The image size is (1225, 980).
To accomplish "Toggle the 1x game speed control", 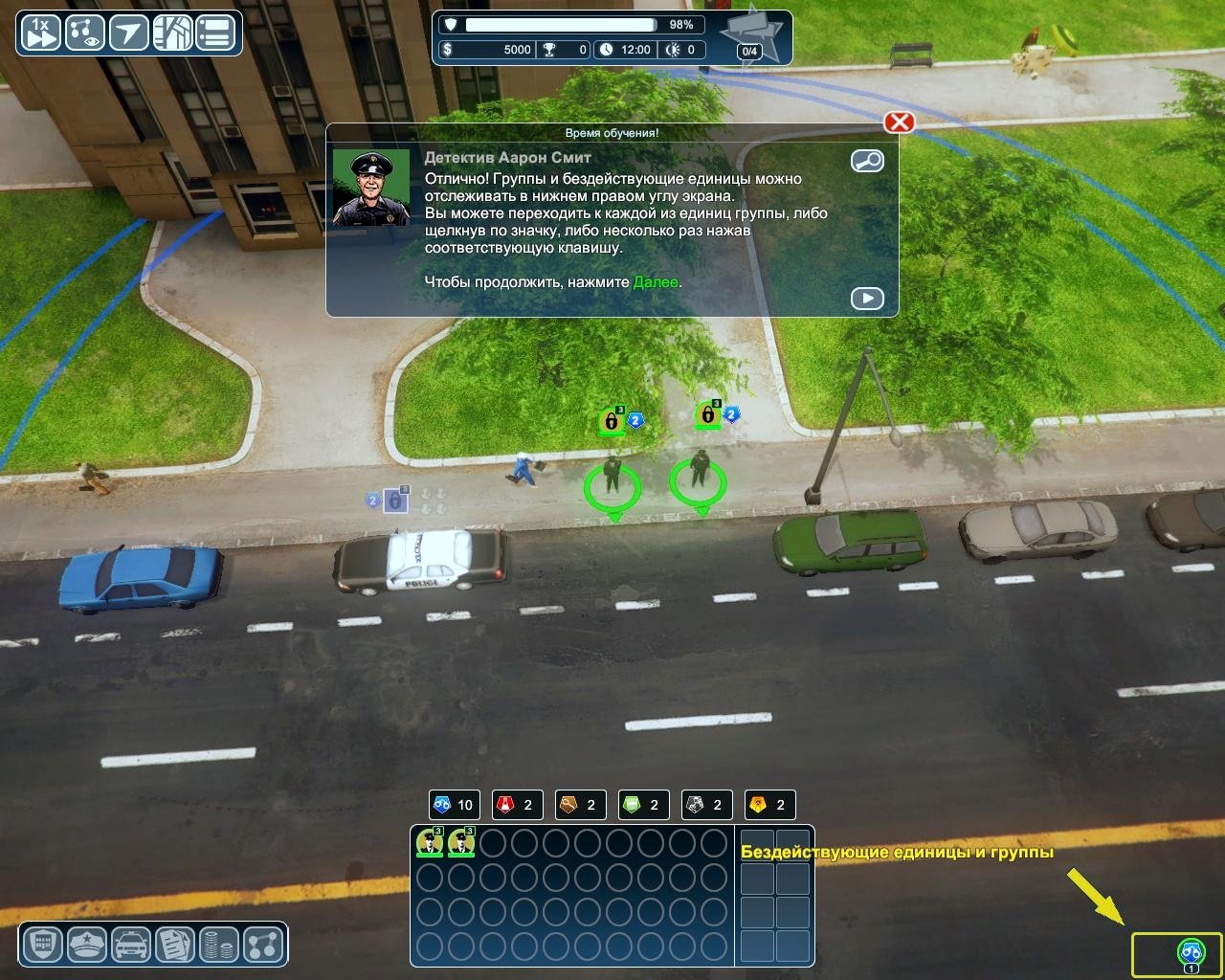I will click(39, 32).
